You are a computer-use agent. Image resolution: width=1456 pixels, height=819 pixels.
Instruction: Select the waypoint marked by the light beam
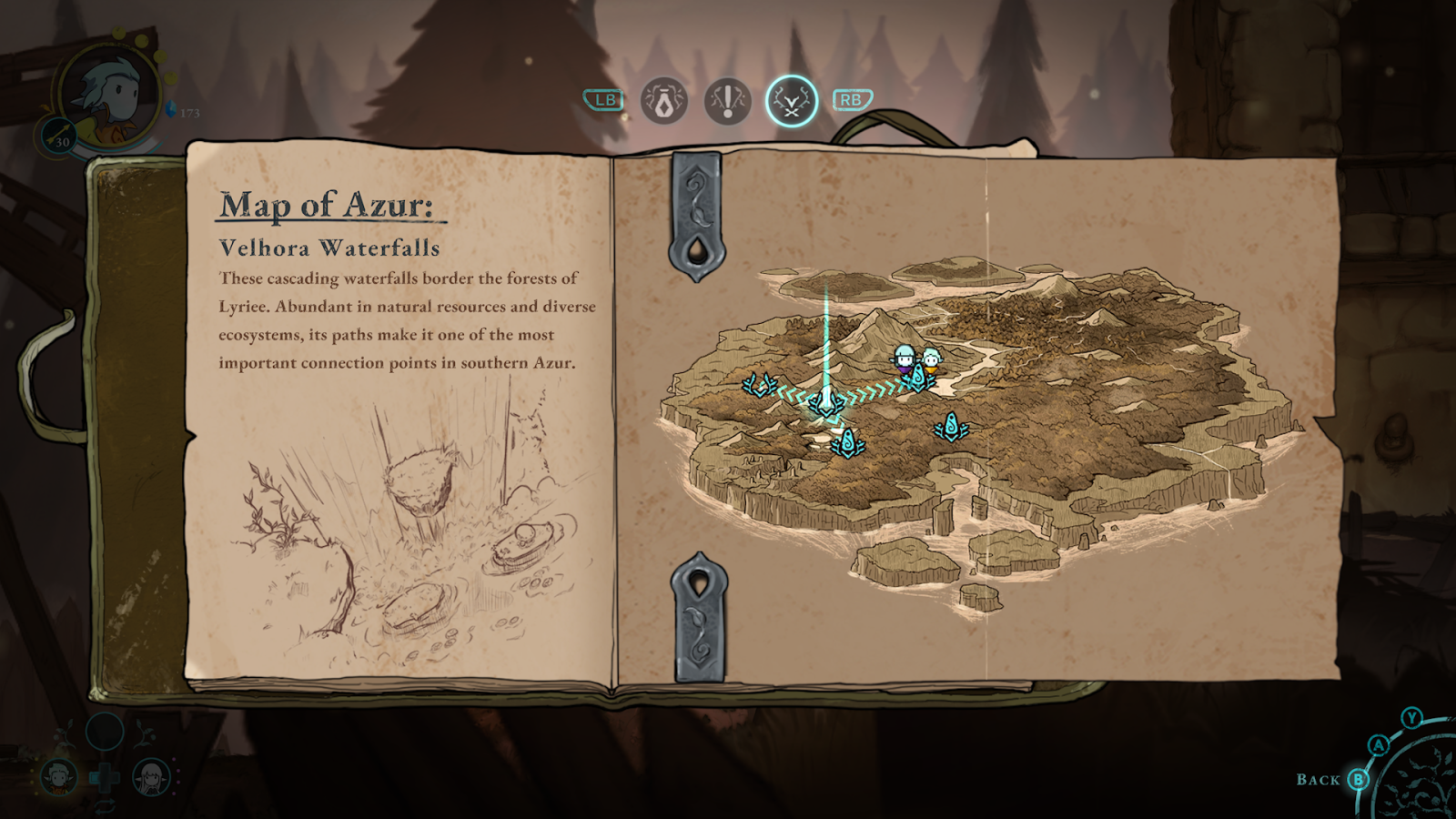pos(825,401)
